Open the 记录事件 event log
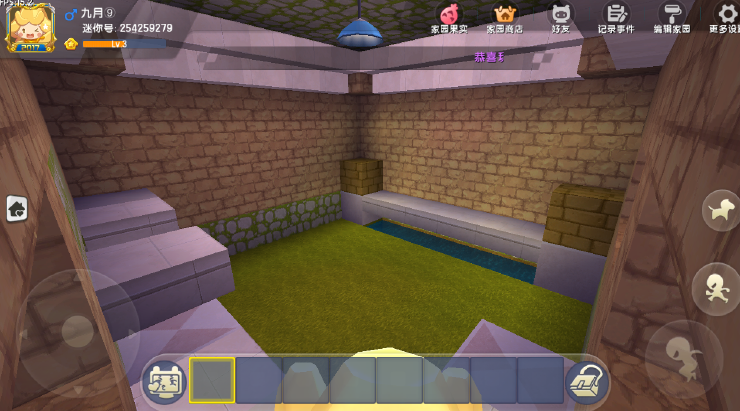This screenshot has height=411, width=740. 616,17
